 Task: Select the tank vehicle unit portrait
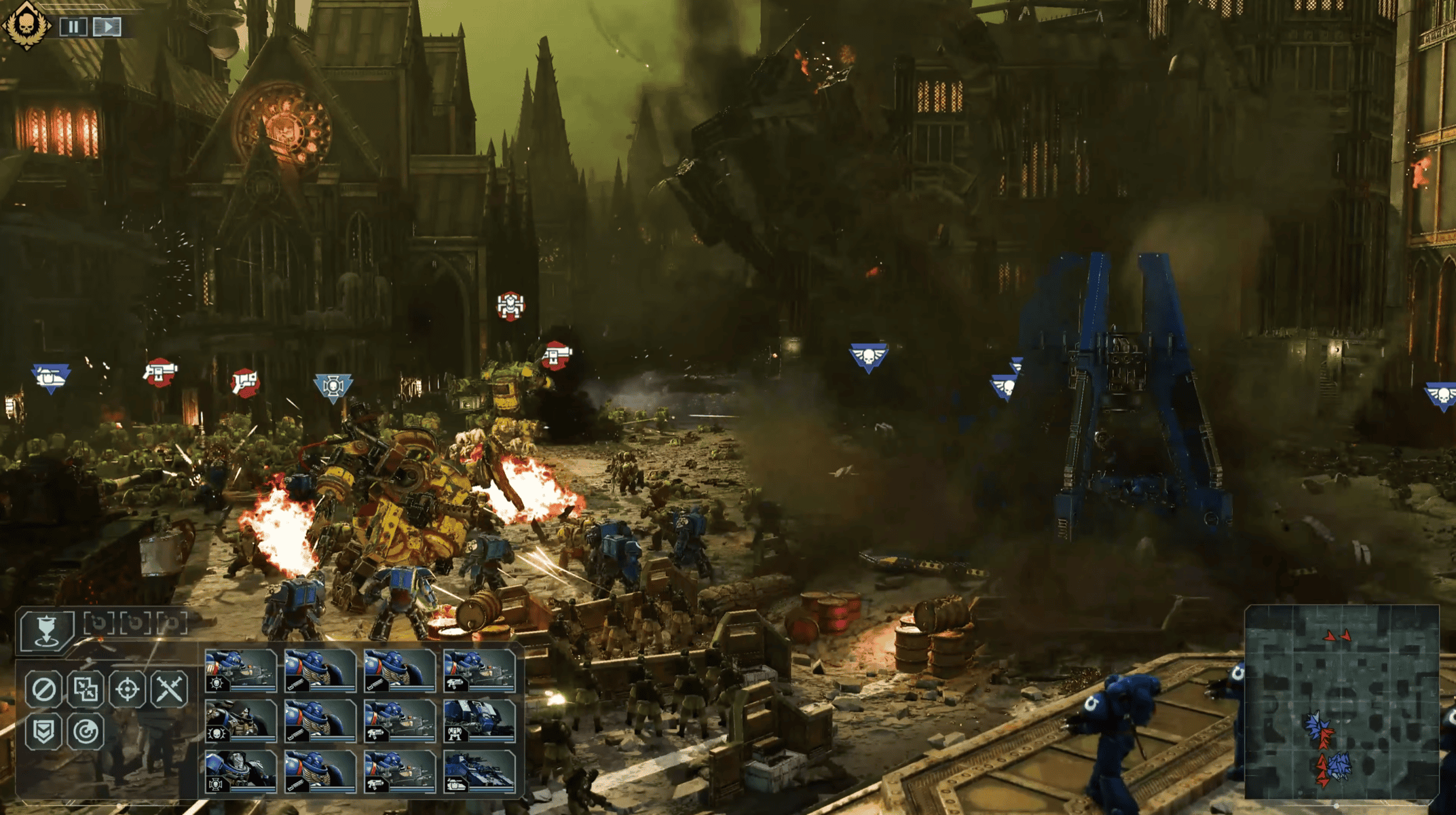[479, 772]
